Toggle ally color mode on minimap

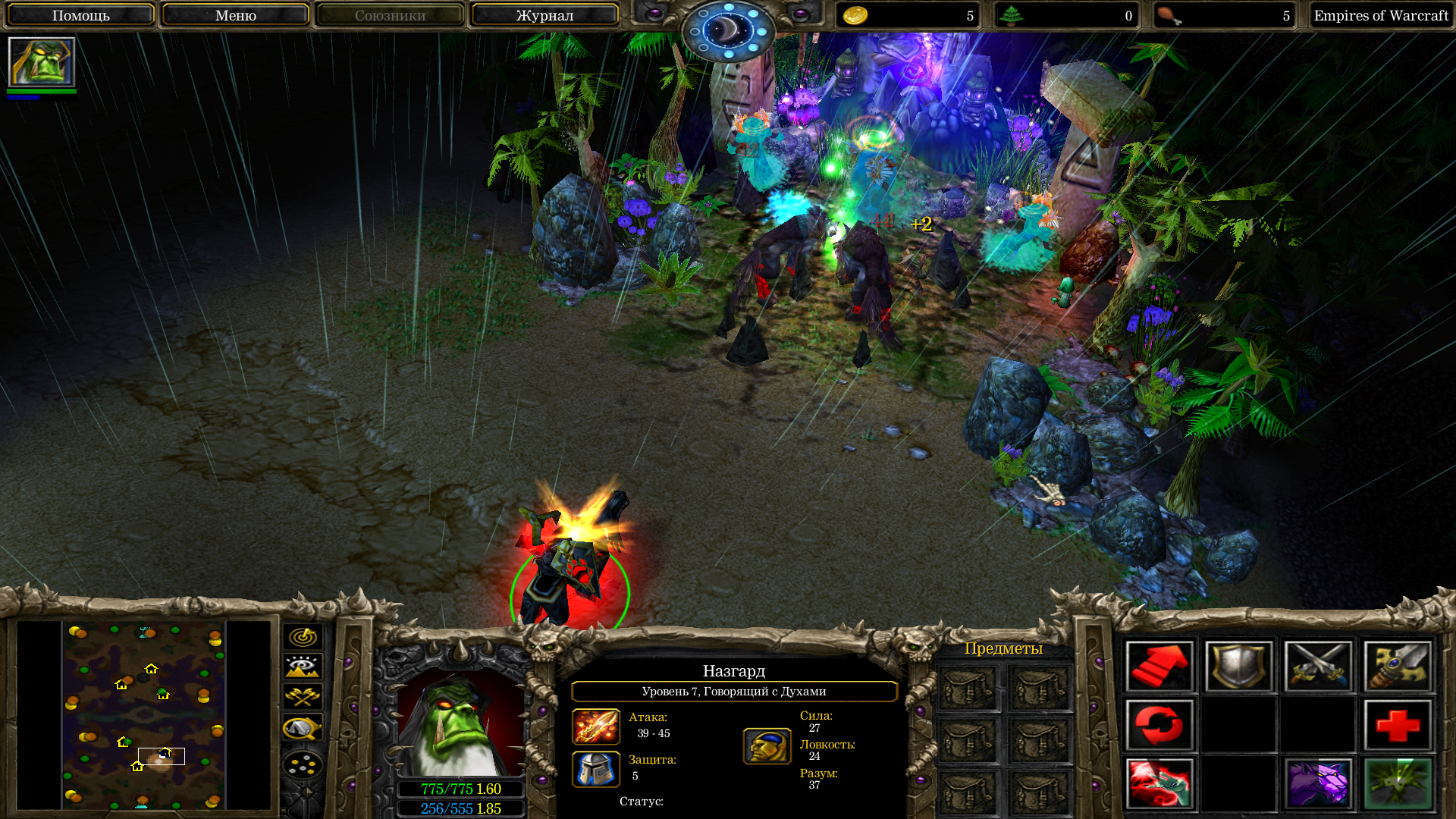303,696
